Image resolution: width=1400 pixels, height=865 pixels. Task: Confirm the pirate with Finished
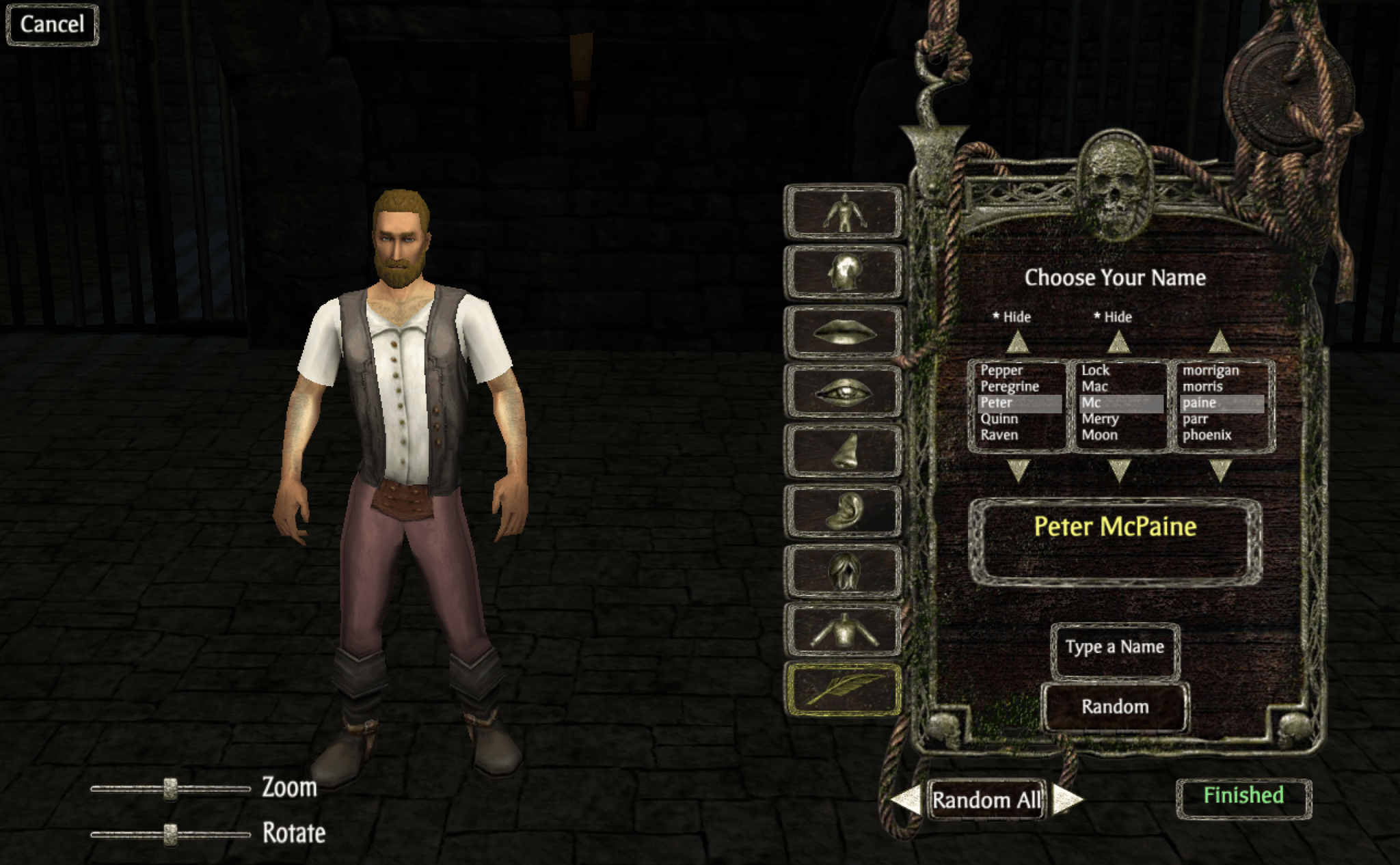(1243, 796)
